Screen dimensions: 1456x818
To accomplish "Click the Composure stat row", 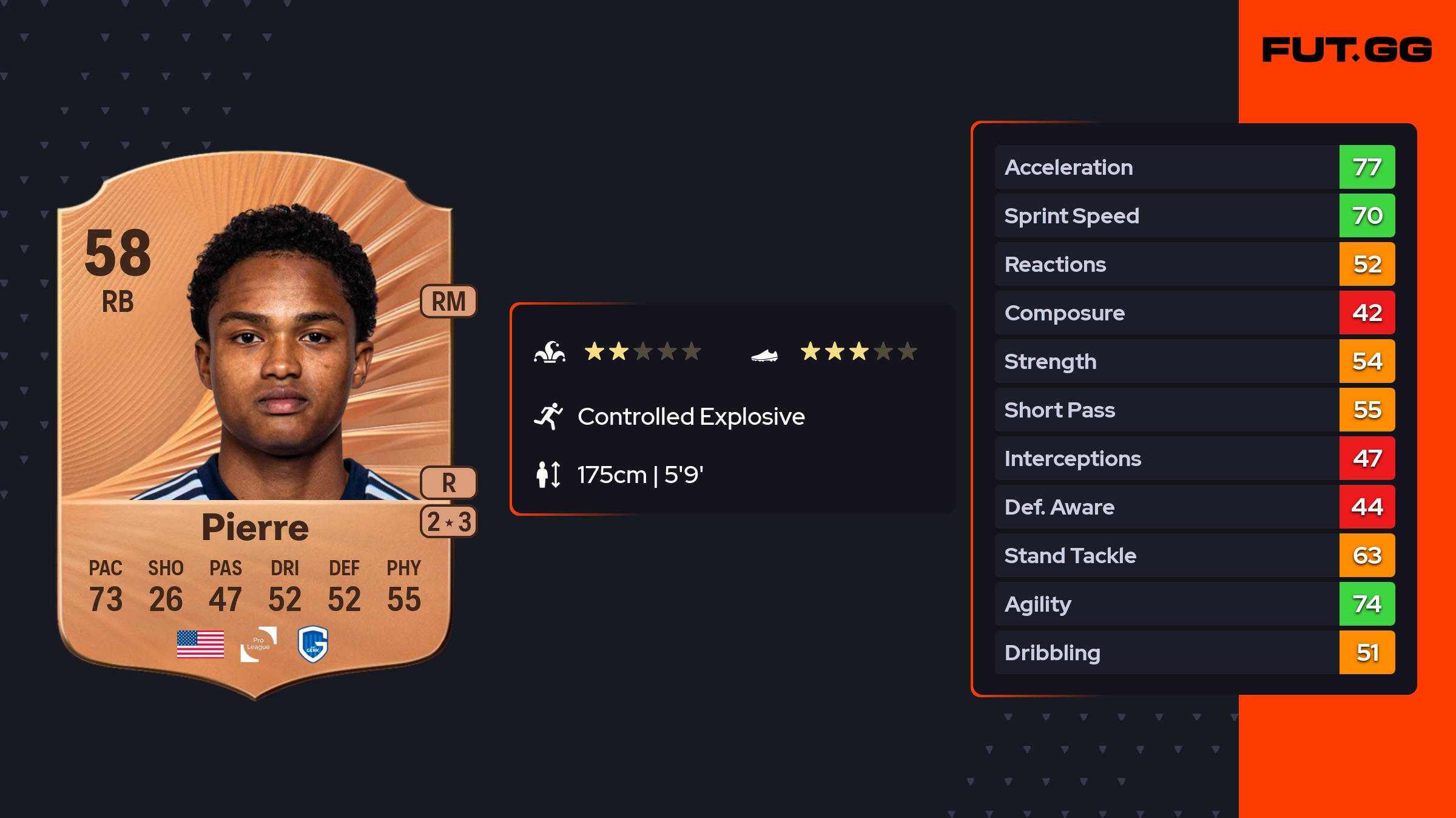I will click(1194, 313).
